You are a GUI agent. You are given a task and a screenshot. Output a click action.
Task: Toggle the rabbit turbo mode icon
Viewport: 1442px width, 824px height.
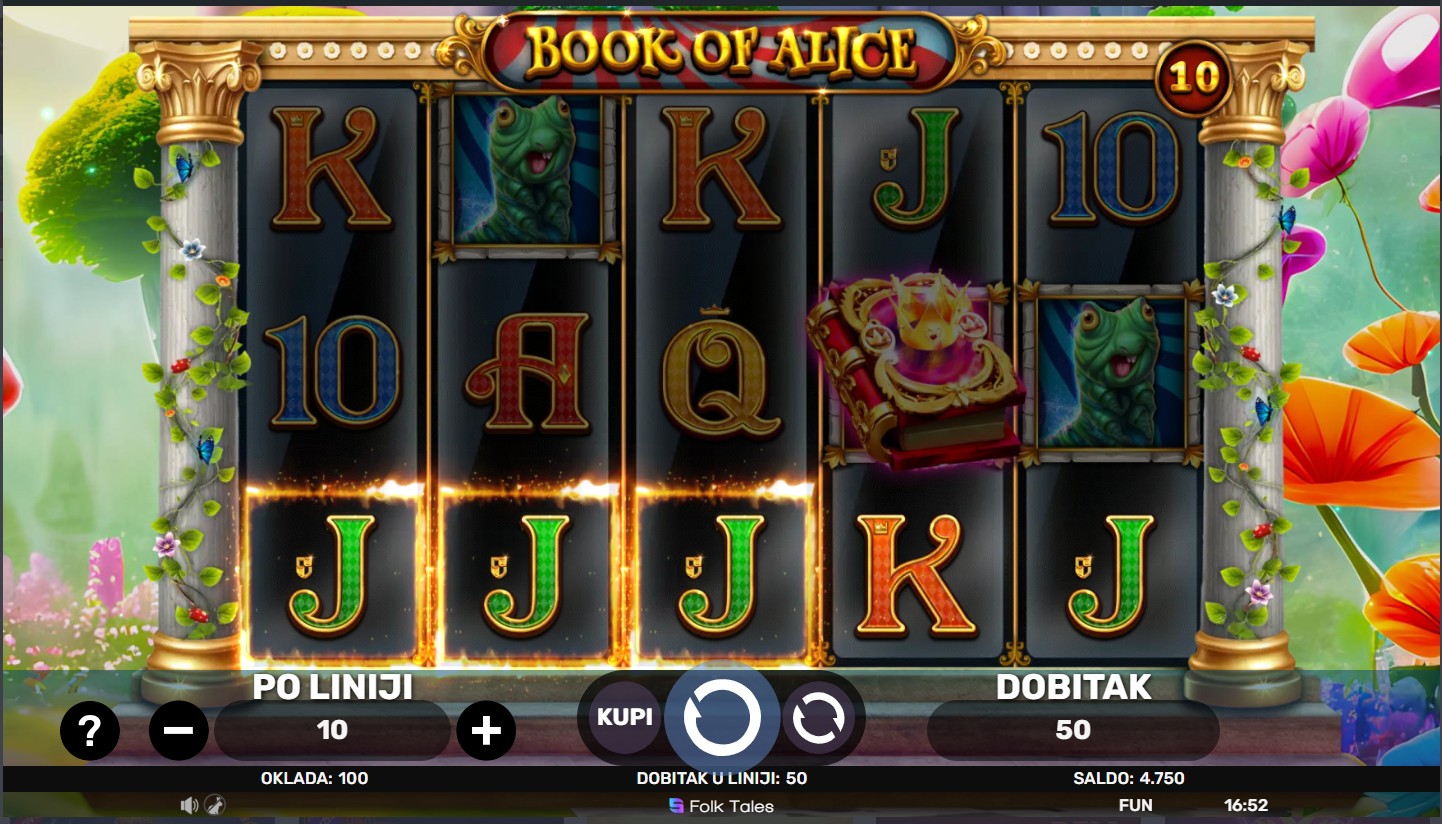214,805
